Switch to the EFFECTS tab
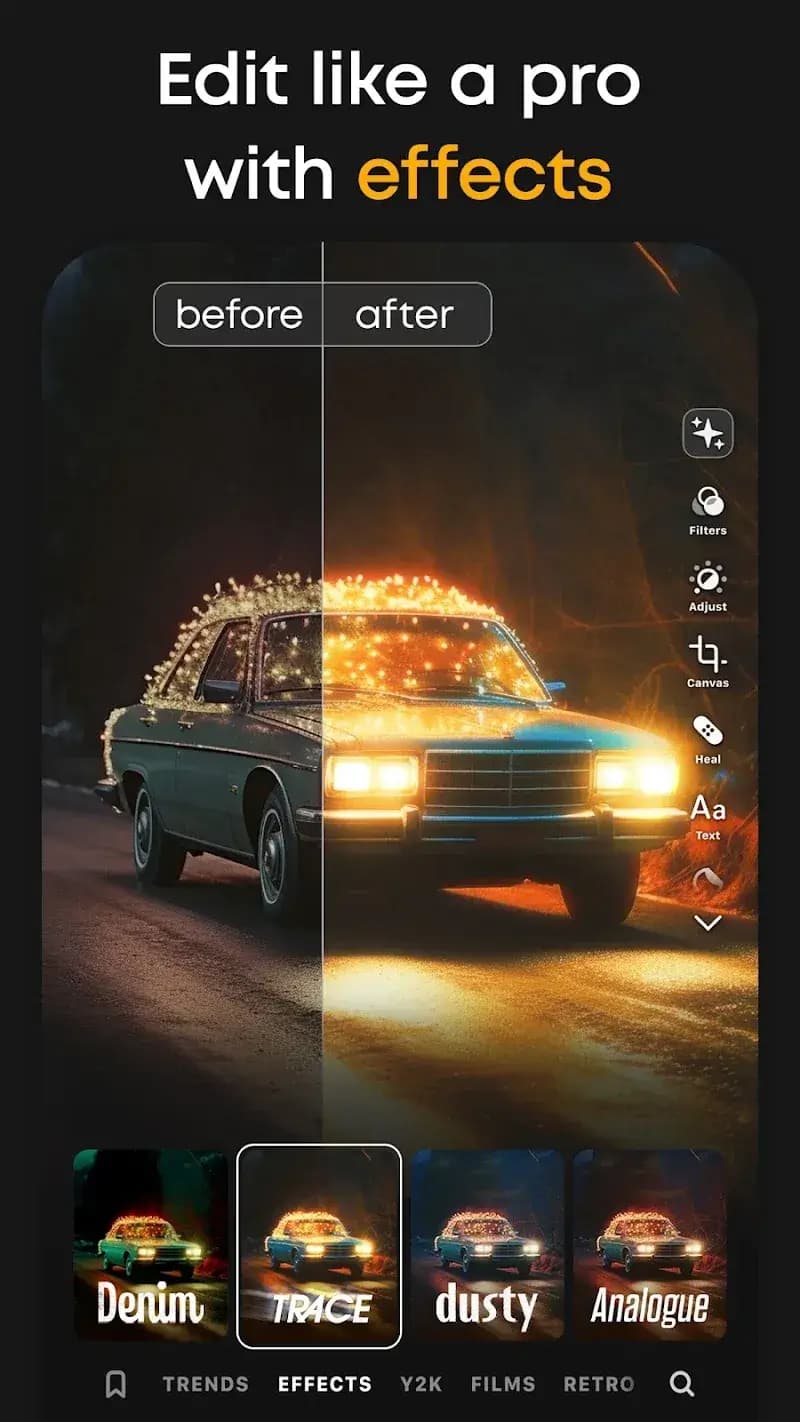The height and width of the screenshot is (1422, 800). pos(325,1384)
